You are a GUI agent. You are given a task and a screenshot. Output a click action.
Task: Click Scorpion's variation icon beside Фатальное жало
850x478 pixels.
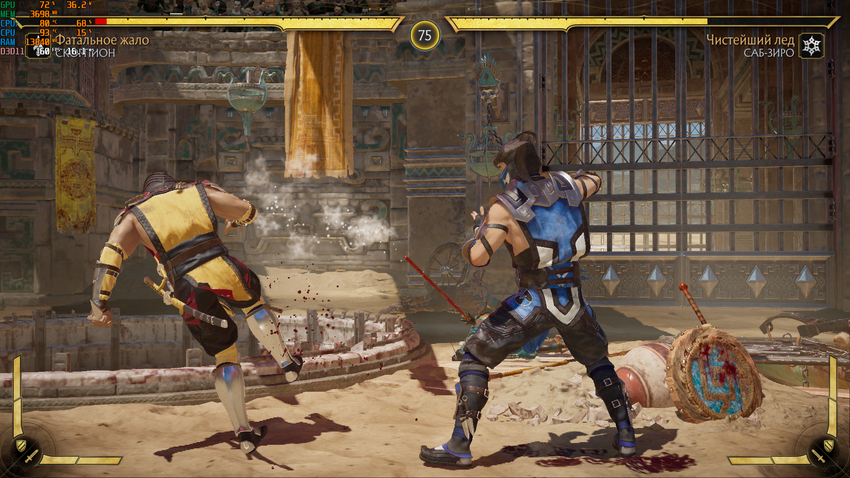pos(40,47)
